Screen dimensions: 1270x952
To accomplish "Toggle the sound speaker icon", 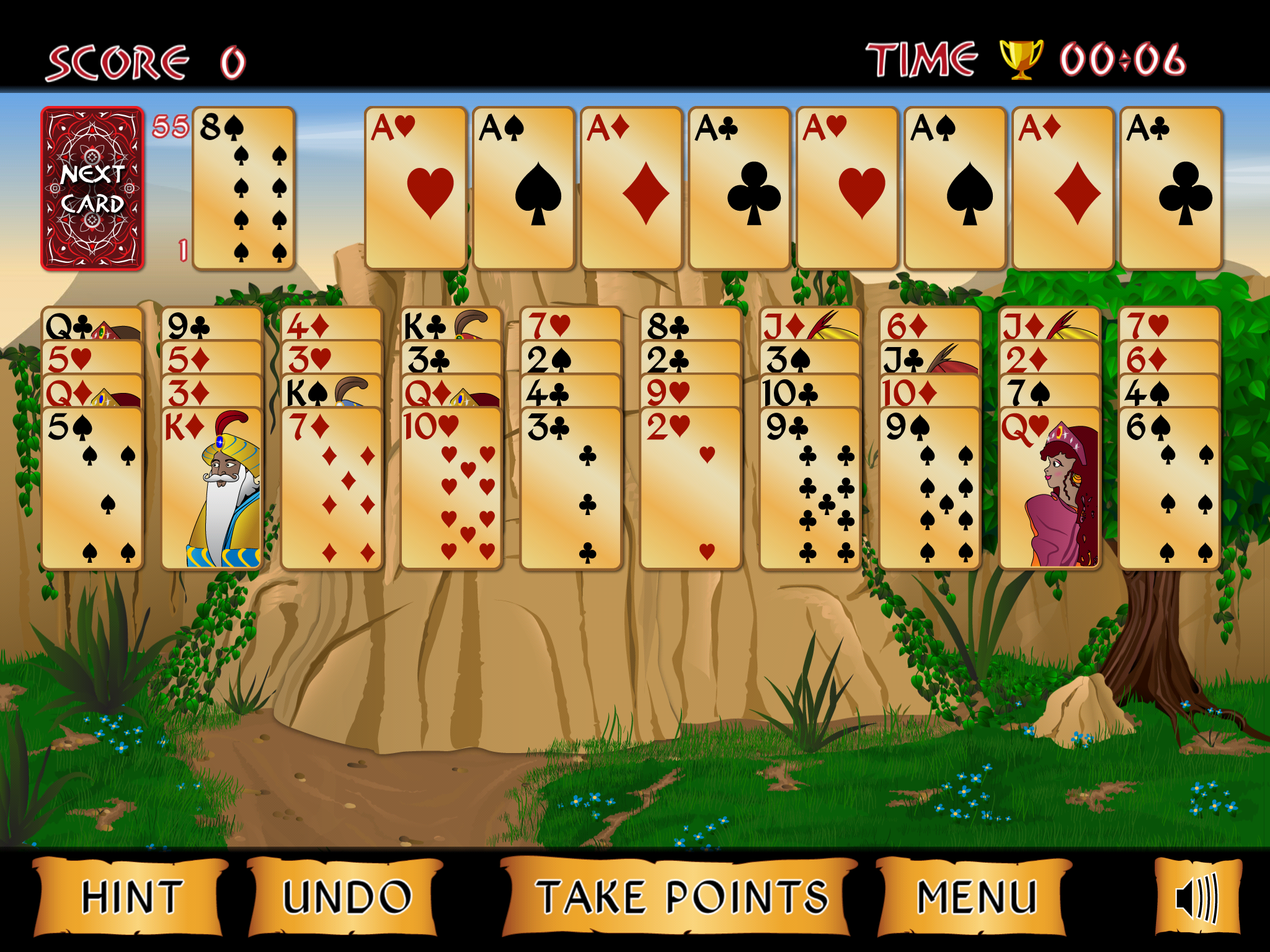I will point(1197,897).
